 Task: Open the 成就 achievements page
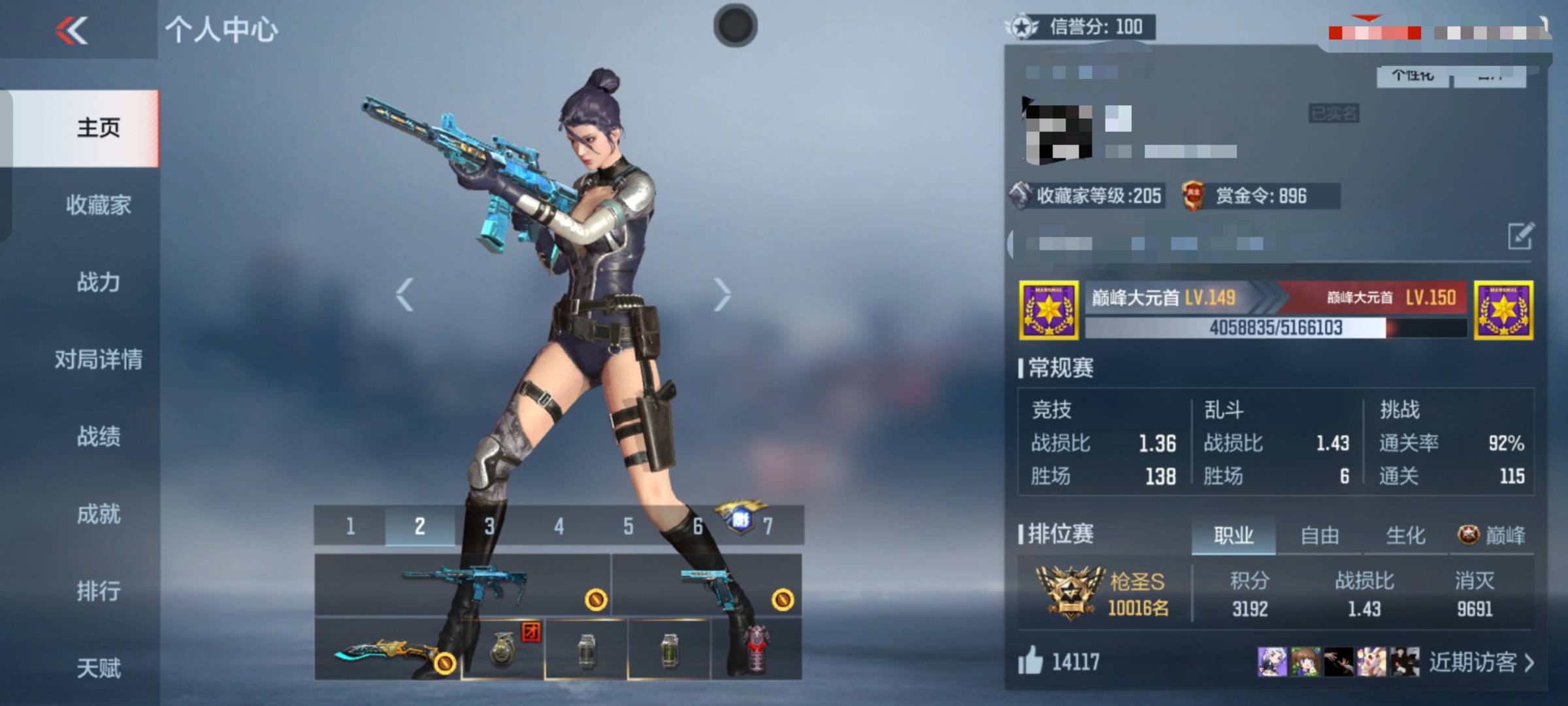coord(98,514)
